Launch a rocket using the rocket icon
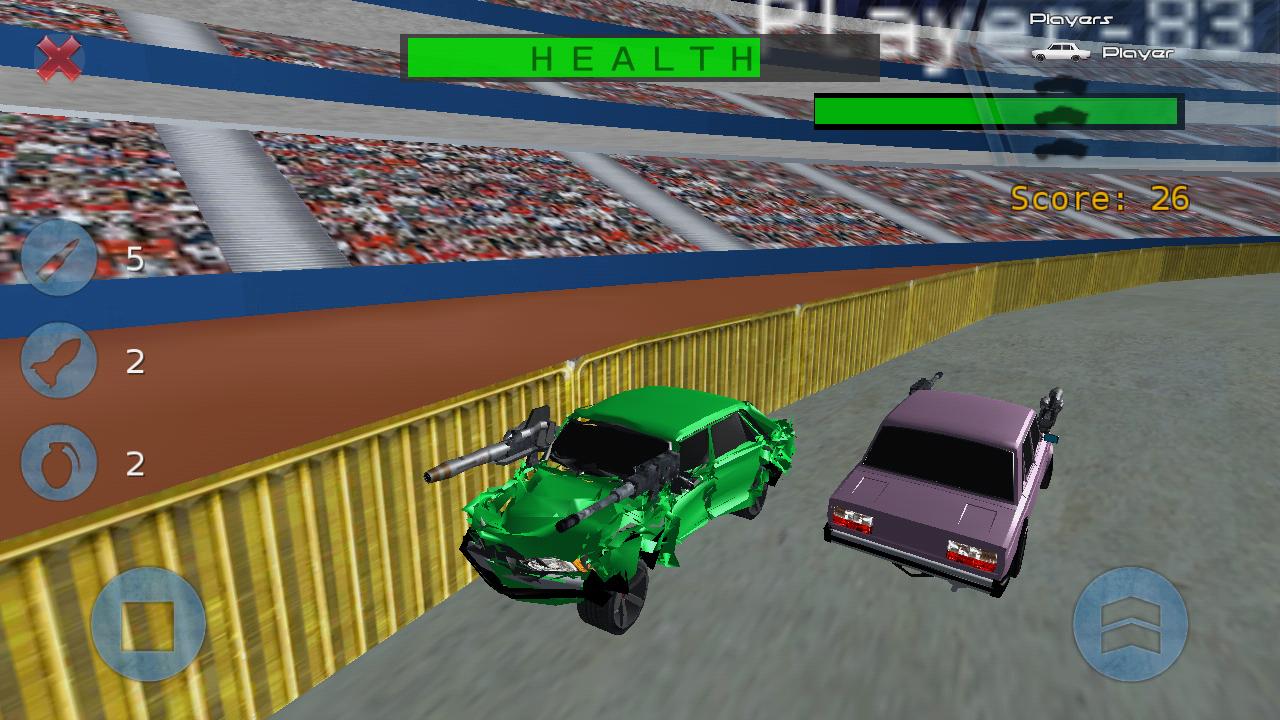The height and width of the screenshot is (720, 1280). (x=58, y=360)
